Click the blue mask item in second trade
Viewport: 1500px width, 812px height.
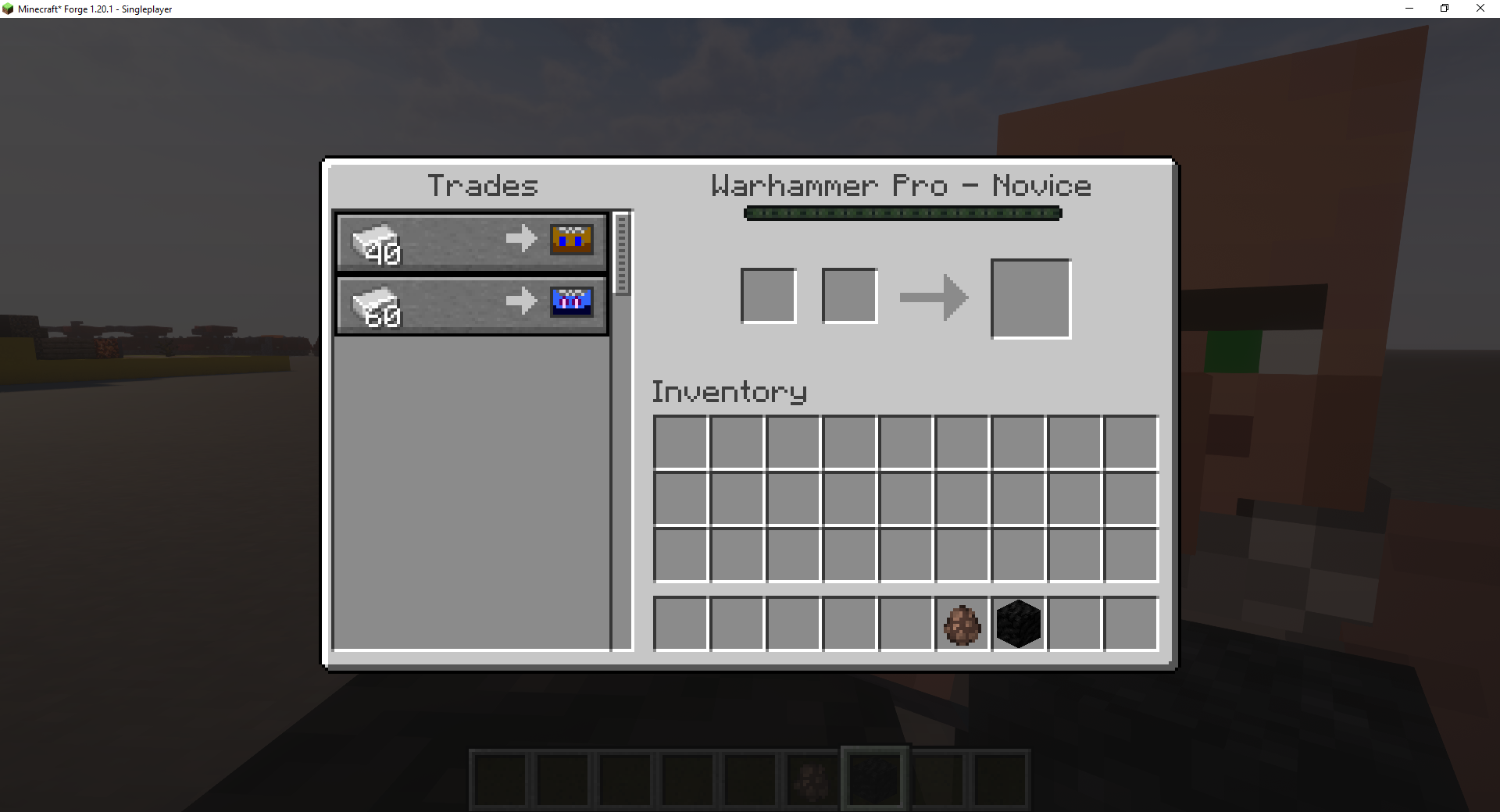[572, 303]
